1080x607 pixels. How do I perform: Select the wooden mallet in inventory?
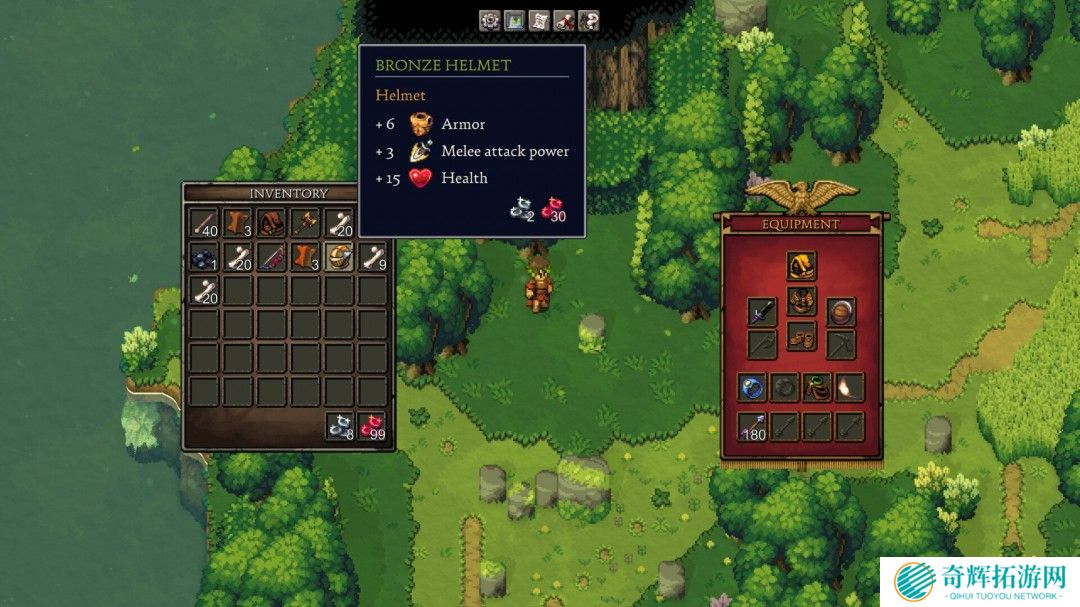[306, 223]
